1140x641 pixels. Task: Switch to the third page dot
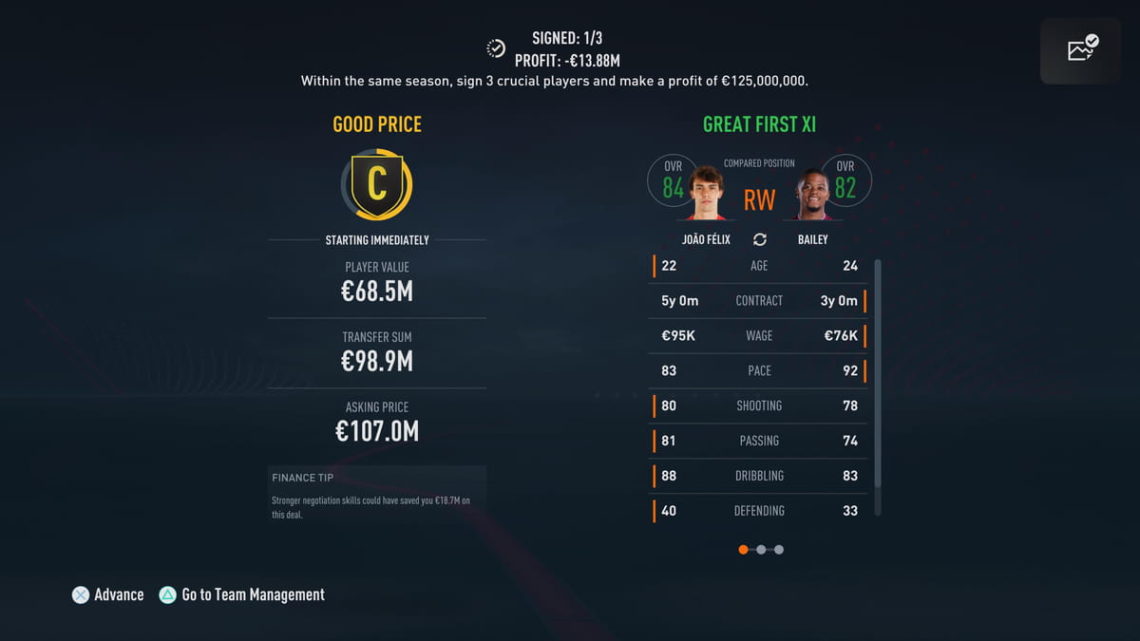(779, 549)
